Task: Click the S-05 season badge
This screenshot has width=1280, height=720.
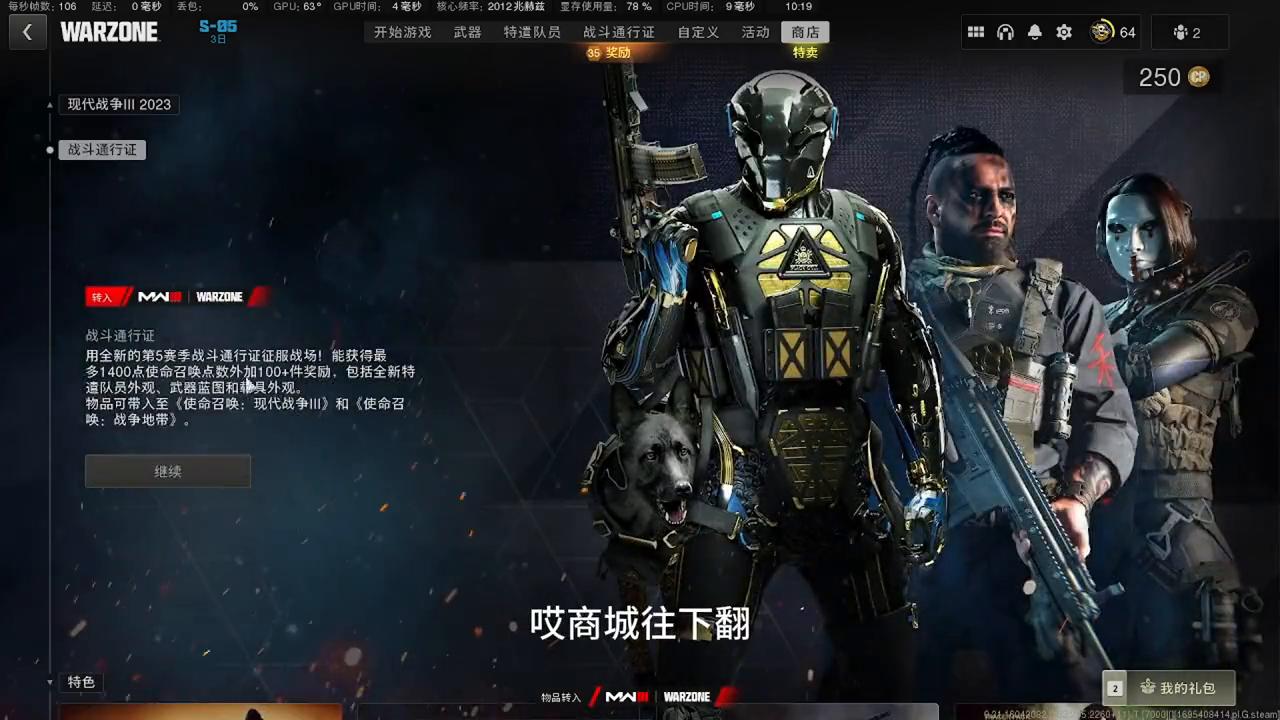Action: [217, 32]
